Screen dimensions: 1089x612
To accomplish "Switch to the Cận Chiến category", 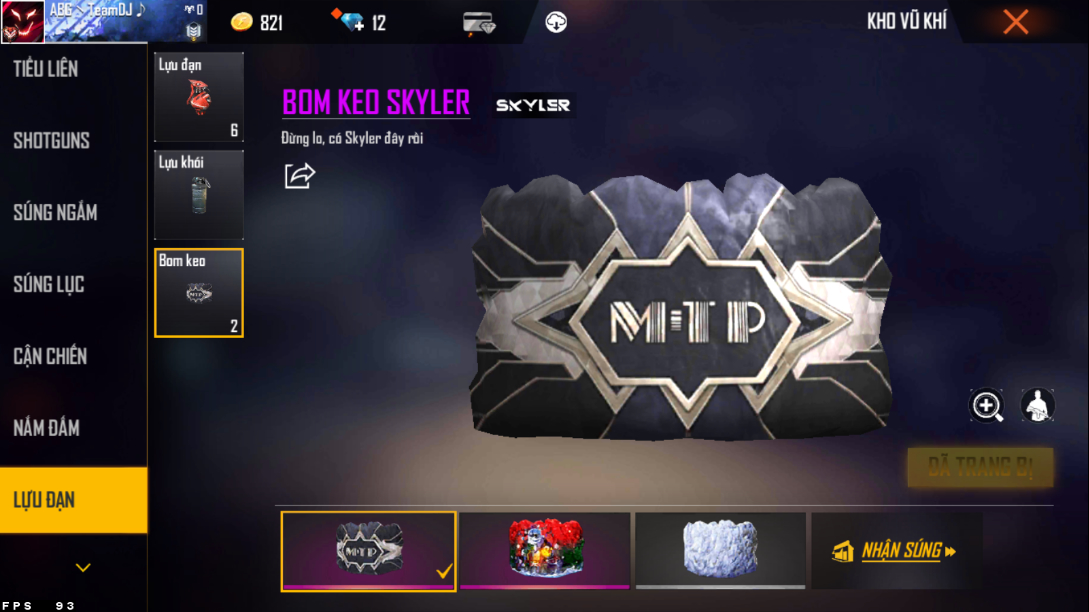I will point(50,356).
